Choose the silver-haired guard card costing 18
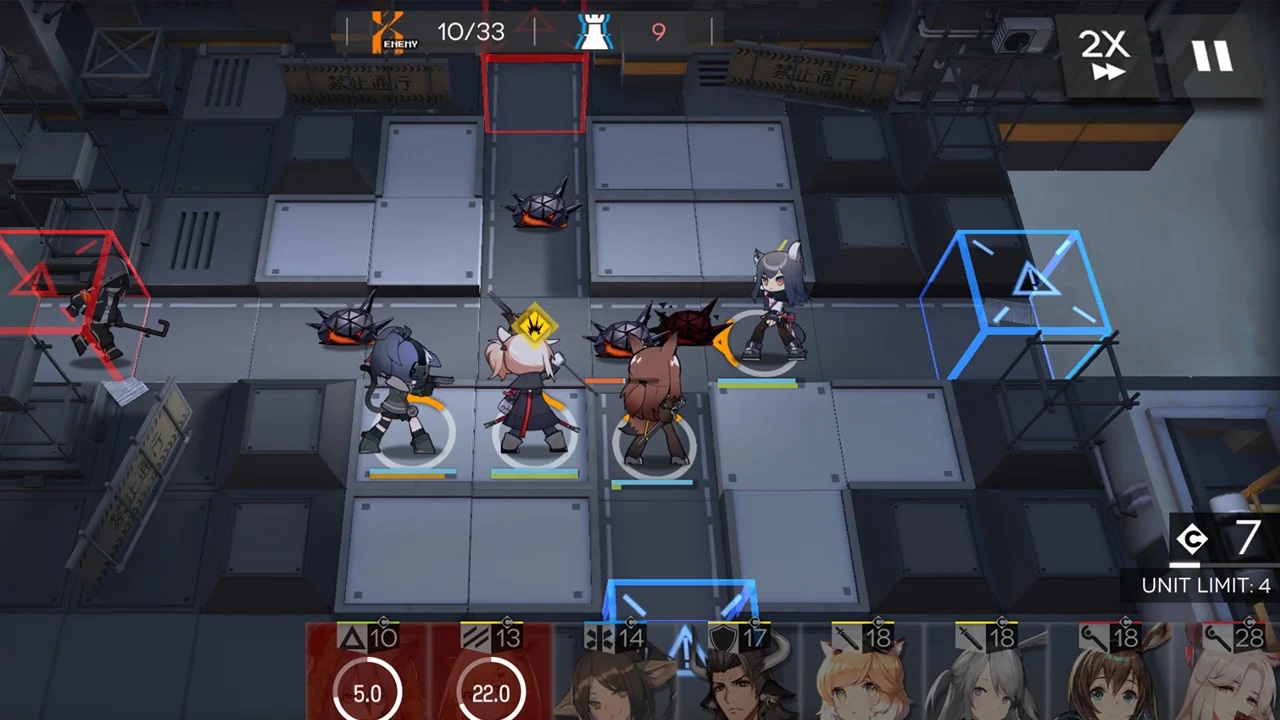 (987, 675)
